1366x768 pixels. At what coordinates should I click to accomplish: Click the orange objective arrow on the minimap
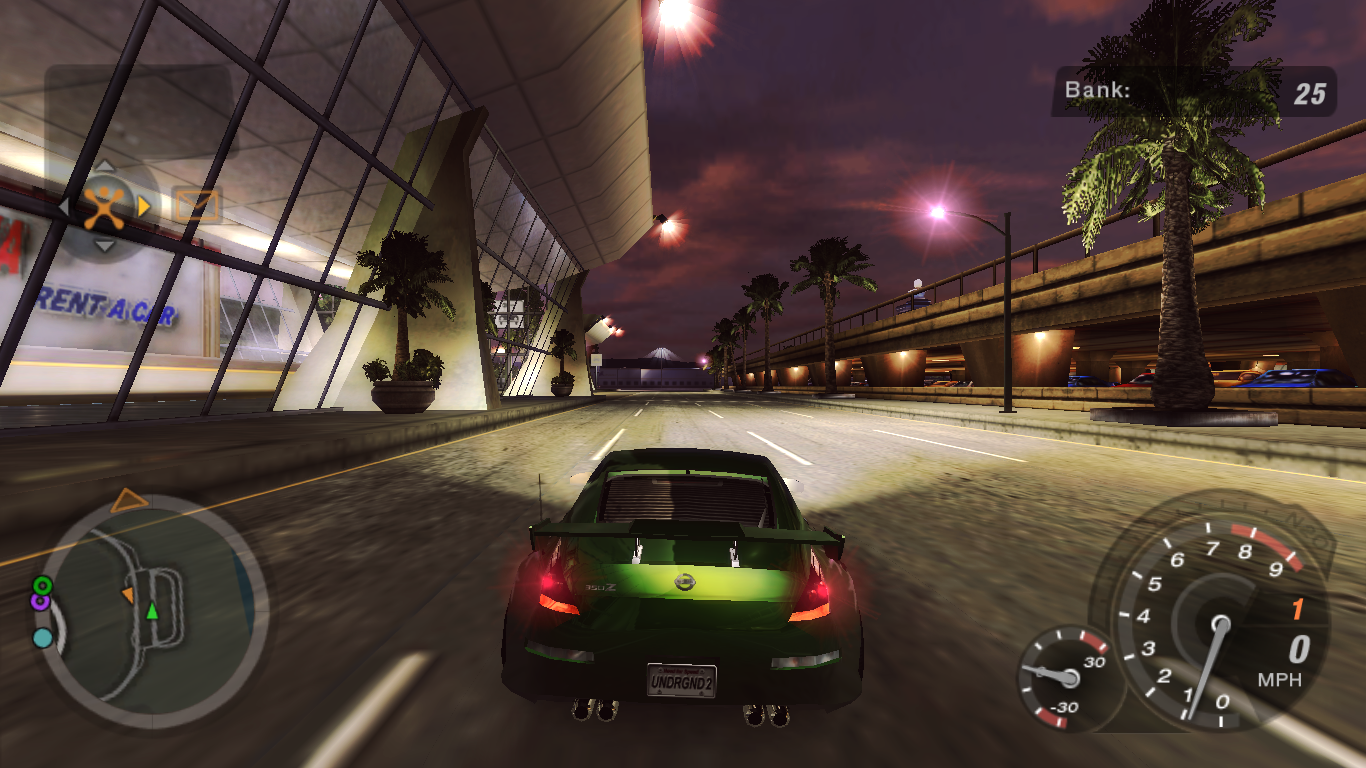point(129,595)
